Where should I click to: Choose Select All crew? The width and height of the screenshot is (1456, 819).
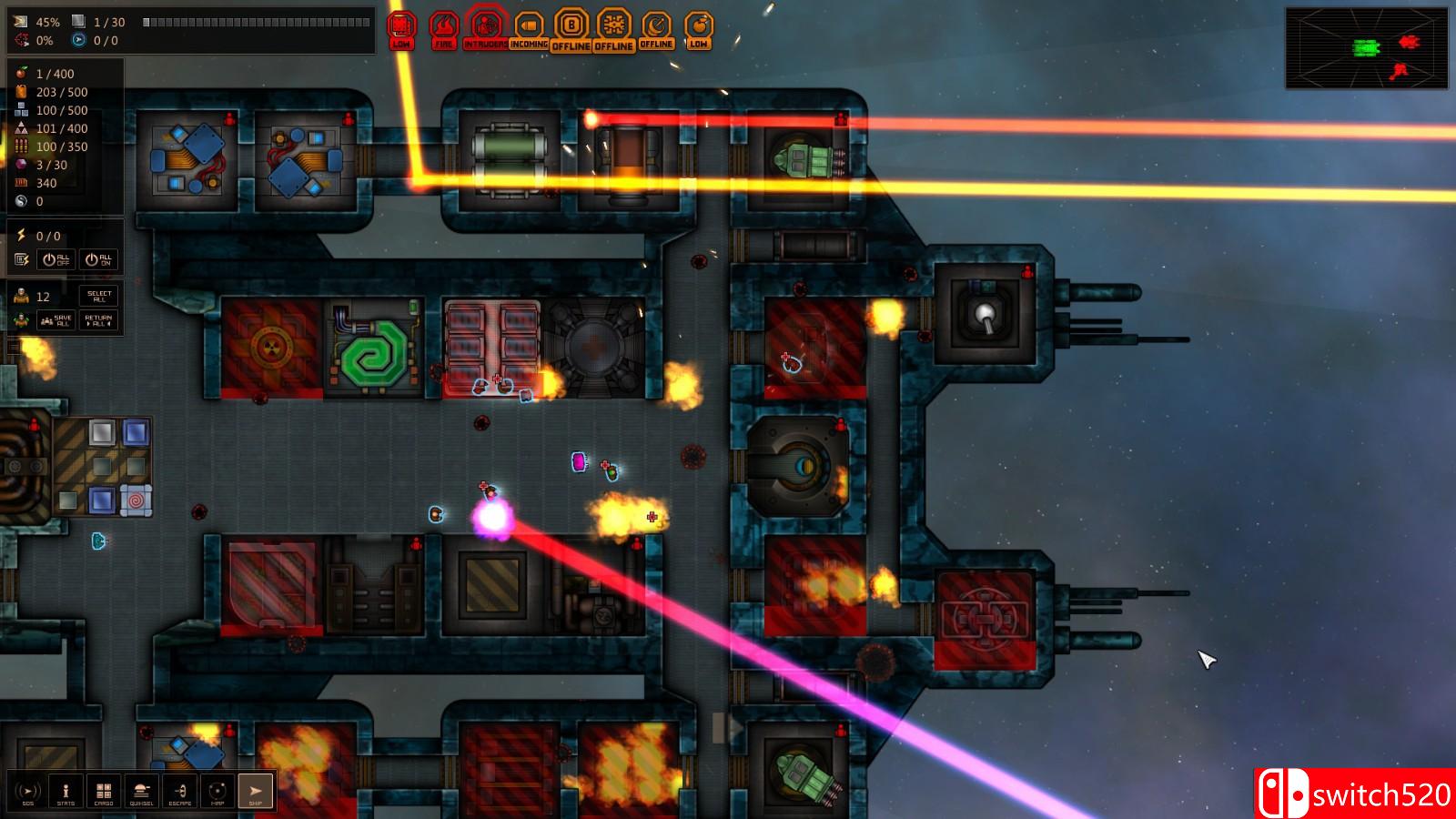click(x=99, y=297)
